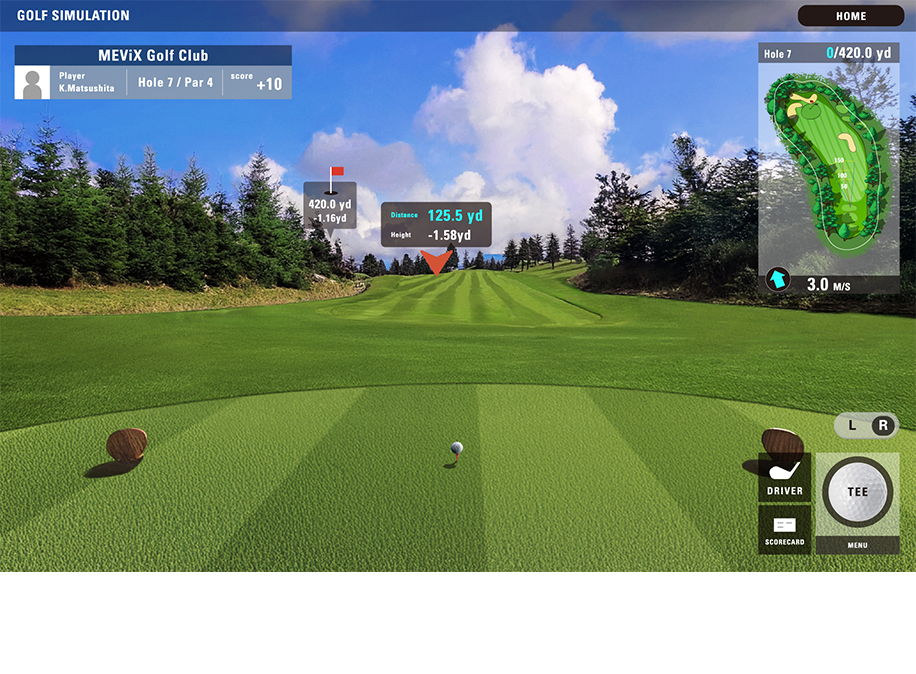Switch to left-handed with the L toggle
Viewport: 916px width, 674px height.
point(852,425)
